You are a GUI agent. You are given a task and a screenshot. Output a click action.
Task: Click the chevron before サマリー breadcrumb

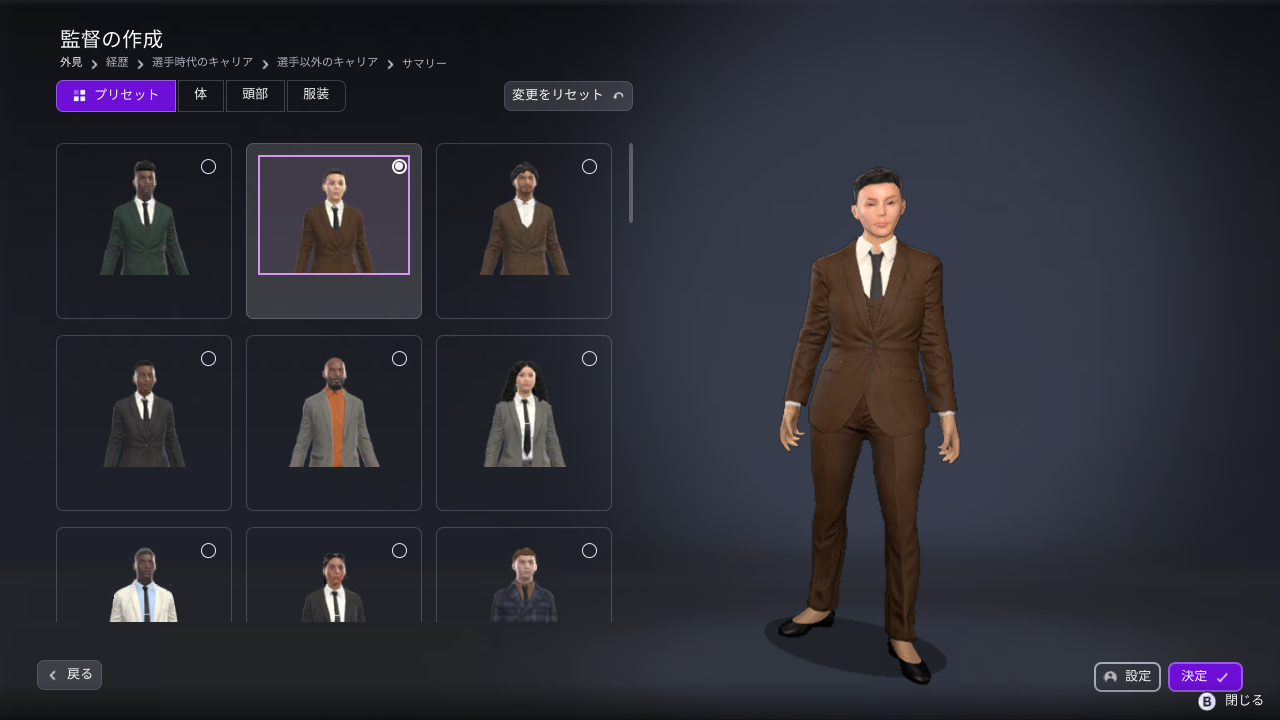pyautogui.click(x=390, y=62)
